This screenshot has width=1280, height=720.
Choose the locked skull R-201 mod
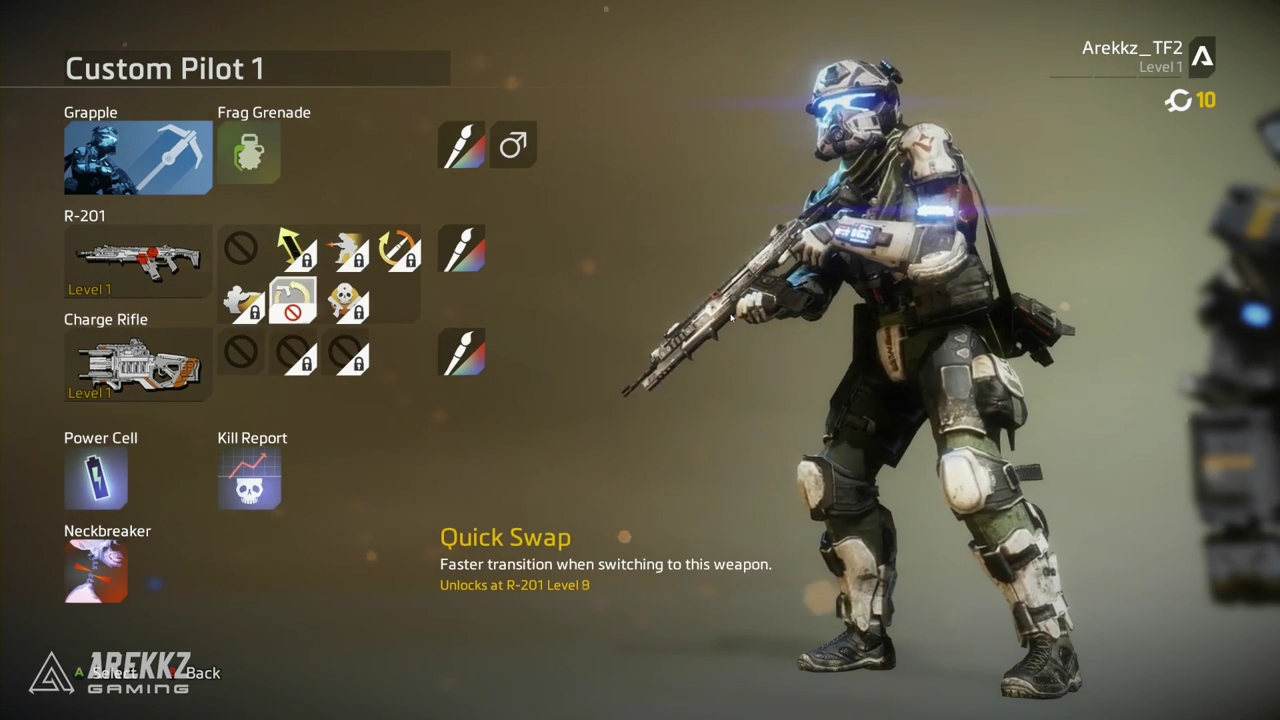[346, 301]
